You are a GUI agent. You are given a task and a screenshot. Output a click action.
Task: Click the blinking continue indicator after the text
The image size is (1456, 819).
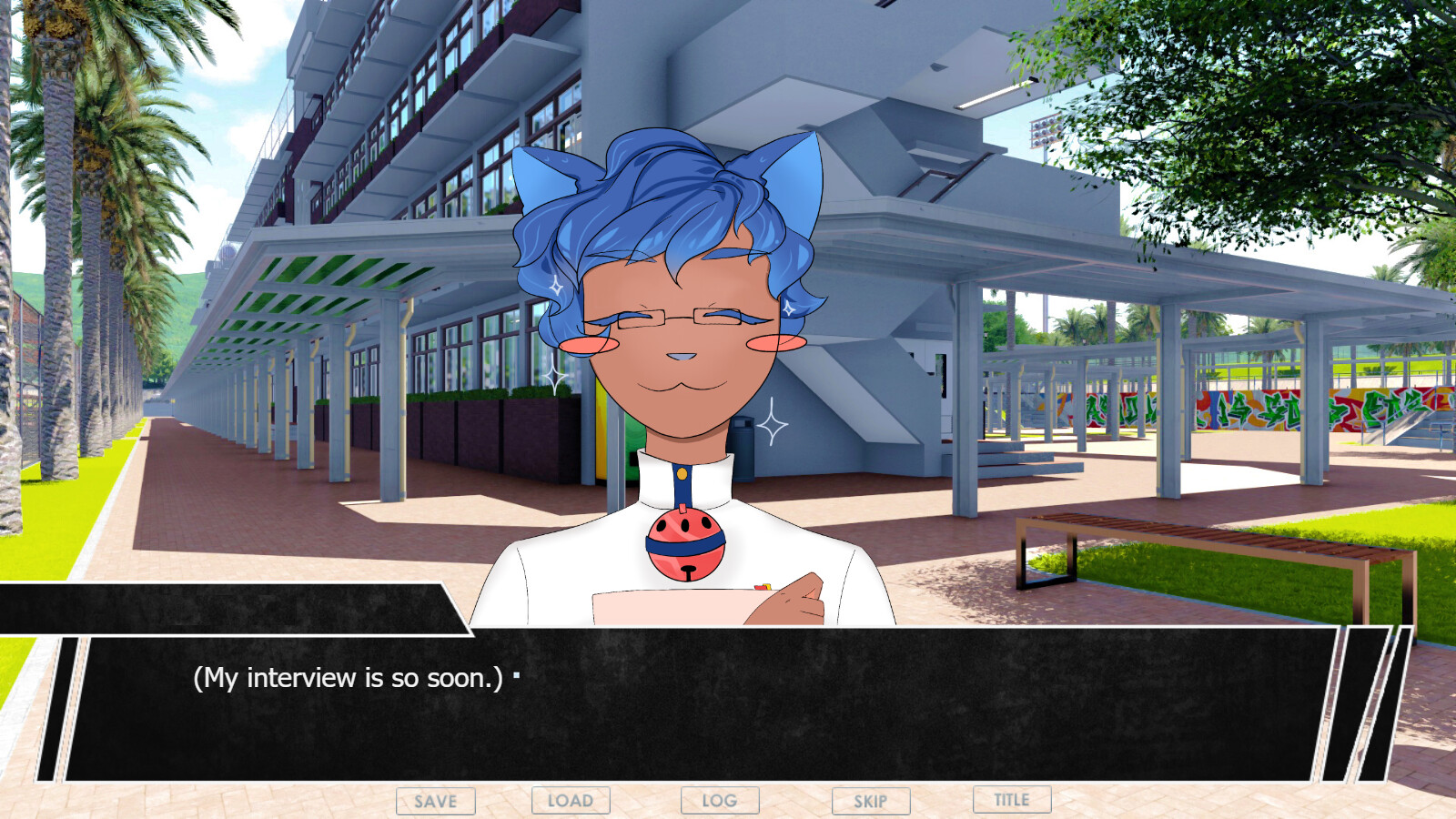click(516, 674)
